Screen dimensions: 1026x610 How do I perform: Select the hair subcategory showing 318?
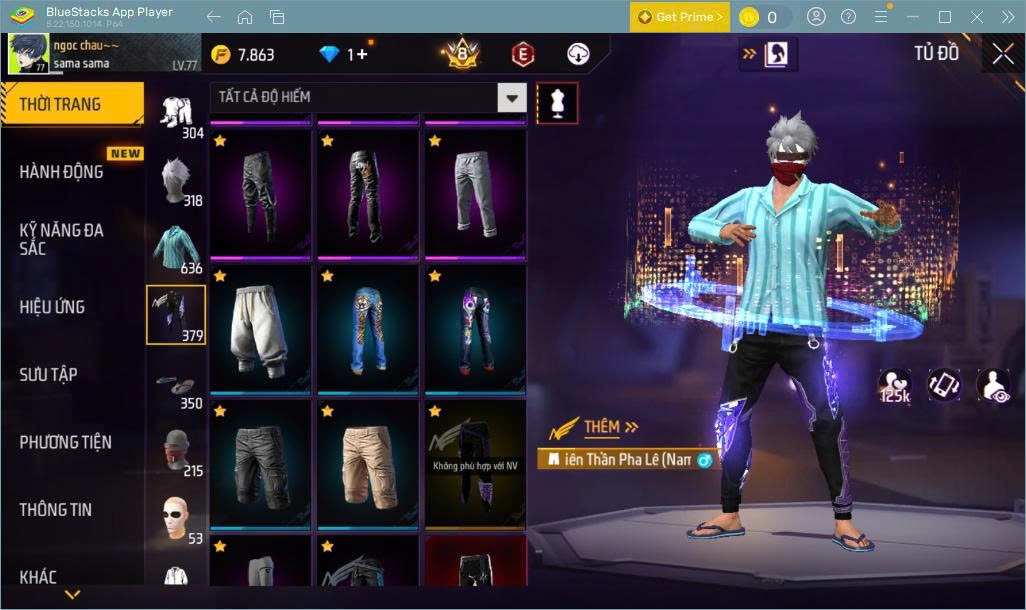pyautogui.click(x=180, y=180)
